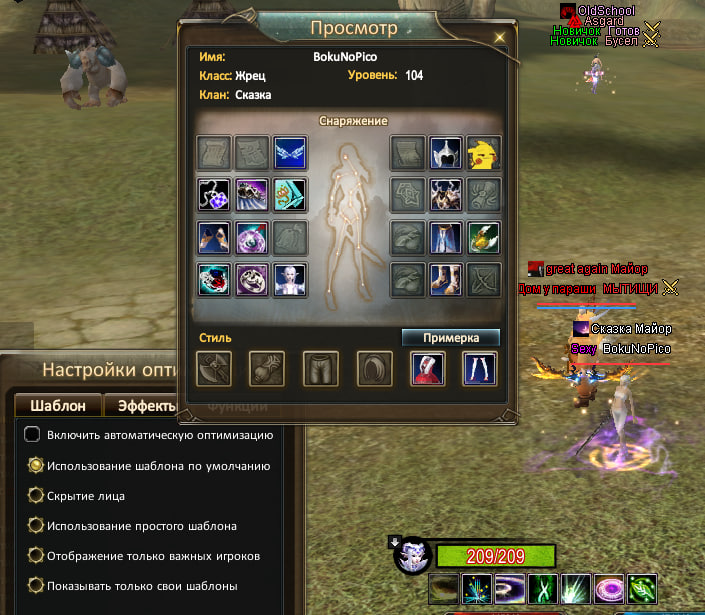Image resolution: width=705 pixels, height=615 pixels.
Task: Switch to the Шаблон tab
Action: click(x=58, y=405)
